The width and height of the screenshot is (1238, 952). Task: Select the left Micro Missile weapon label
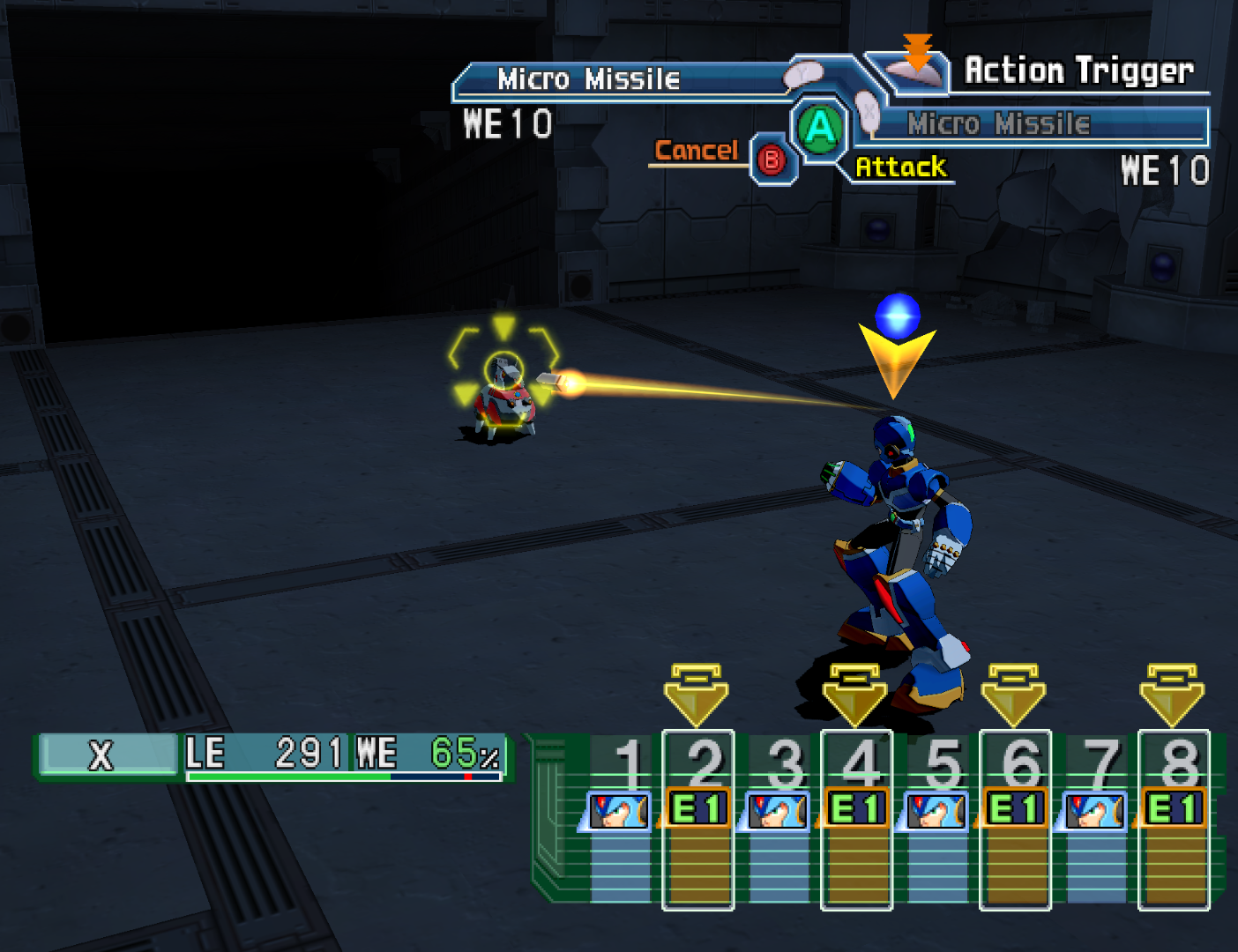(588, 79)
